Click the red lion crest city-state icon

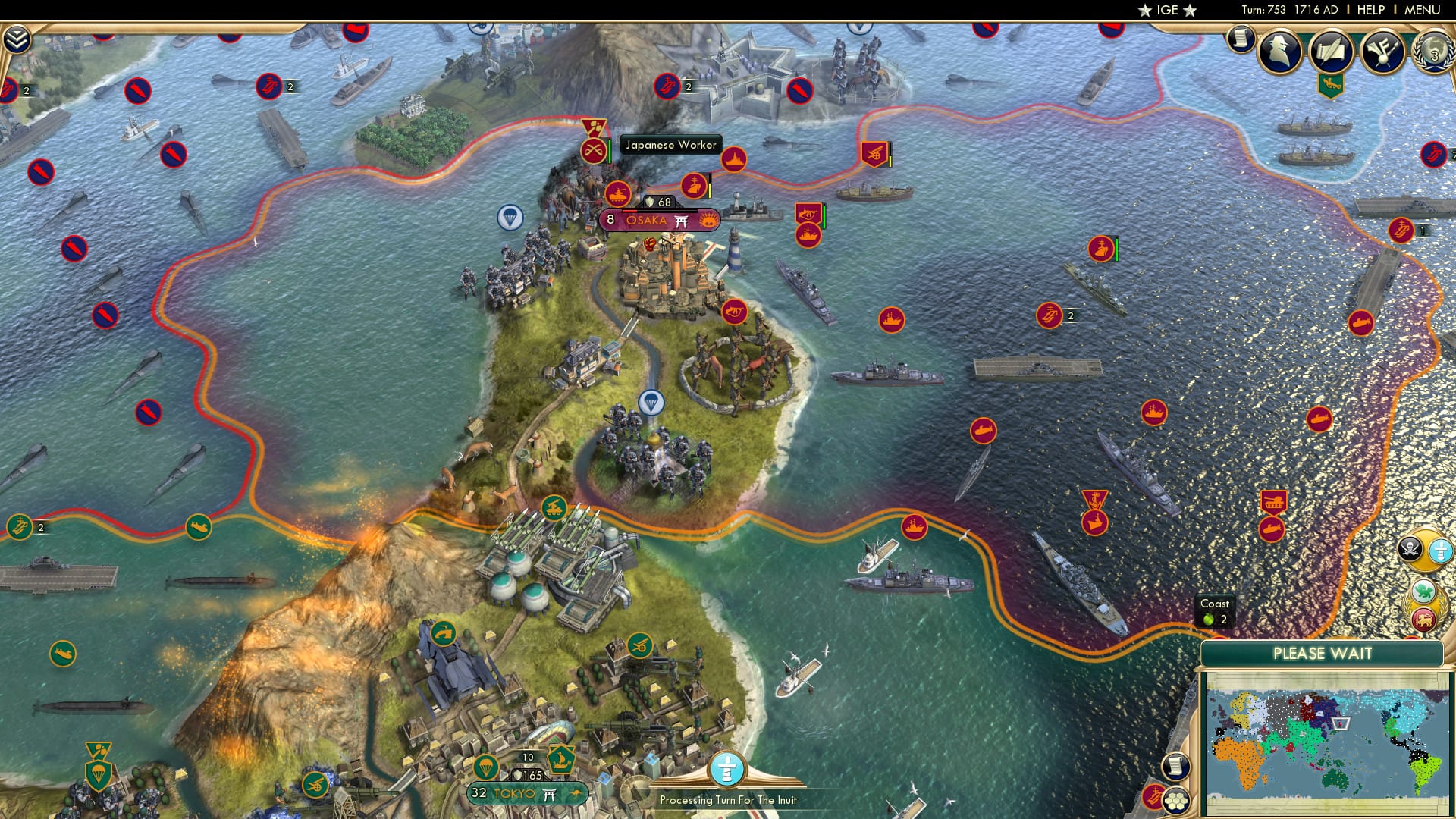click(x=1423, y=620)
